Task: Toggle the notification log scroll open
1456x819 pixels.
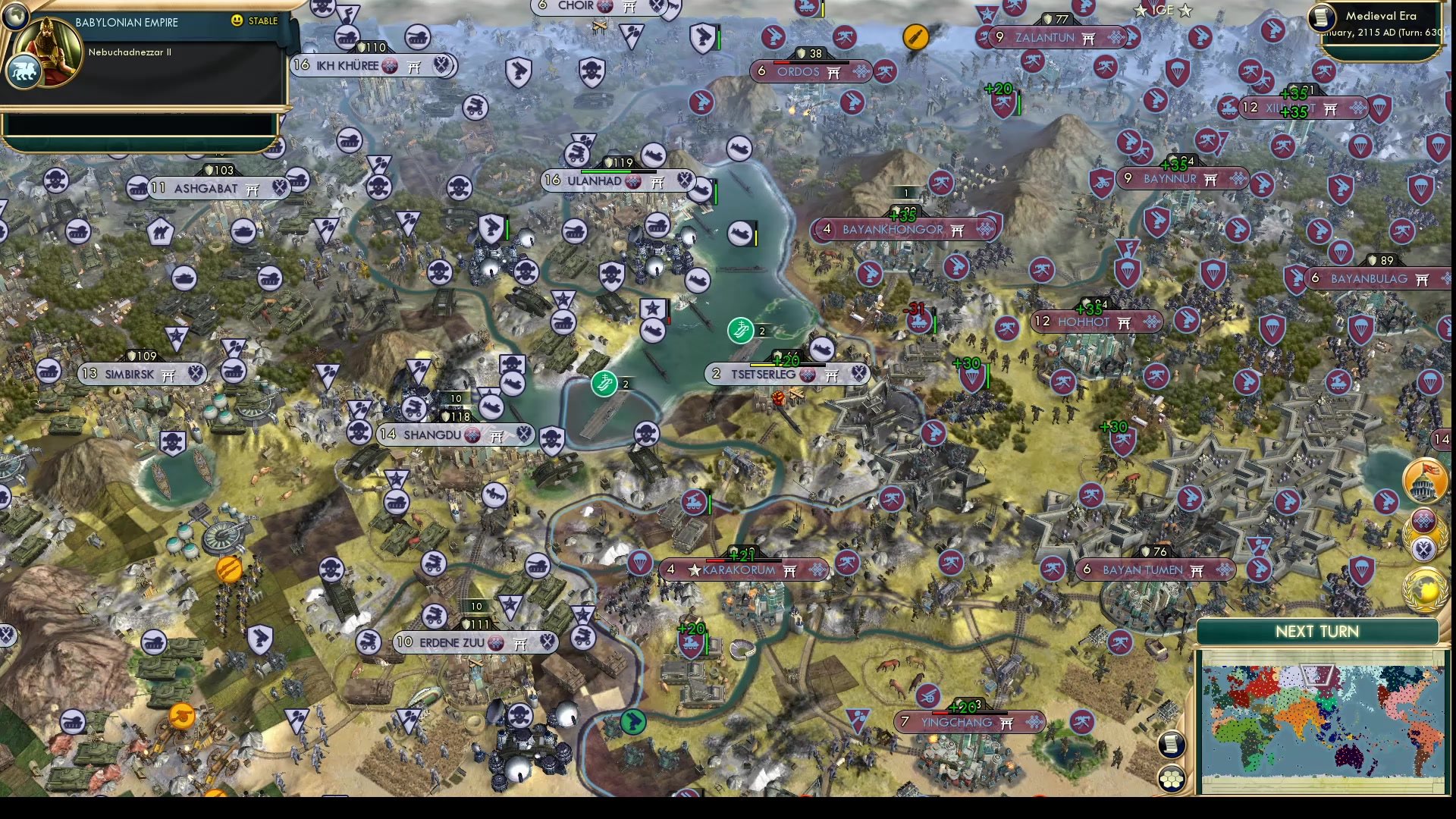Action: pyautogui.click(x=1172, y=745)
